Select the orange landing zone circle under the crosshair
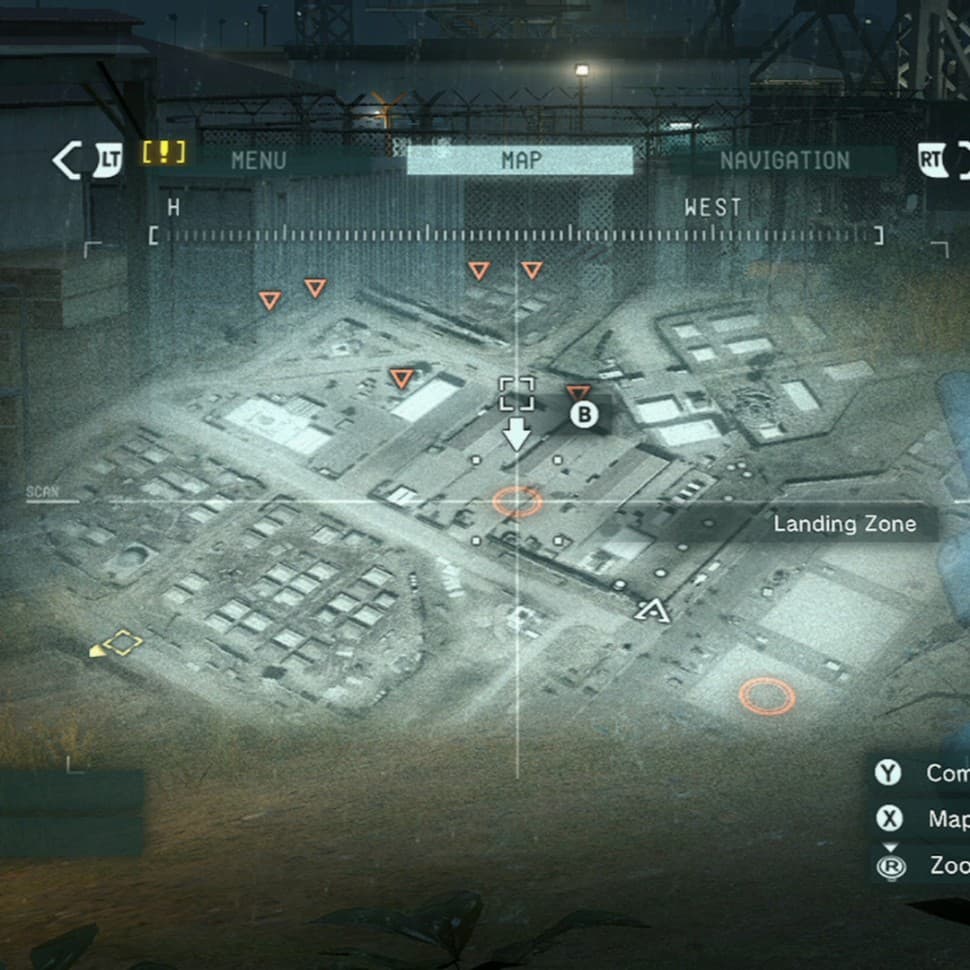The height and width of the screenshot is (970, 970). 517,501
